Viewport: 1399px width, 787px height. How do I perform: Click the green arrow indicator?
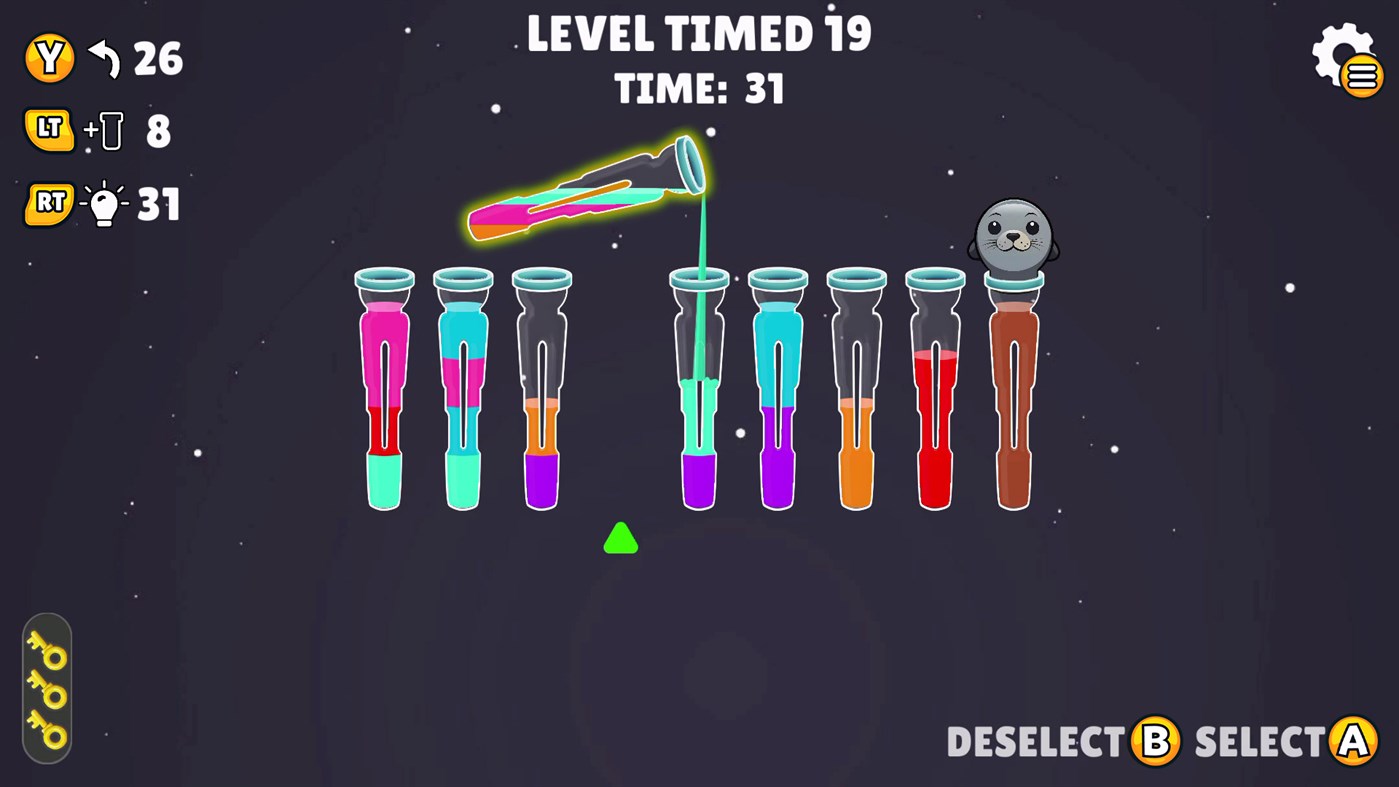coord(620,539)
